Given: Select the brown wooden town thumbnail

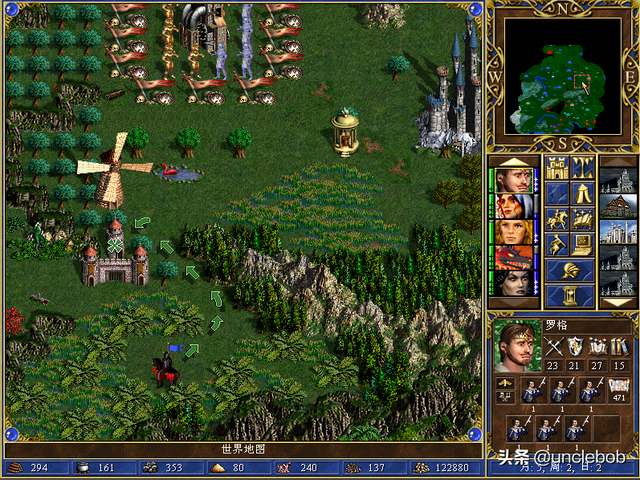Looking at the screenshot, I should tap(618, 206).
